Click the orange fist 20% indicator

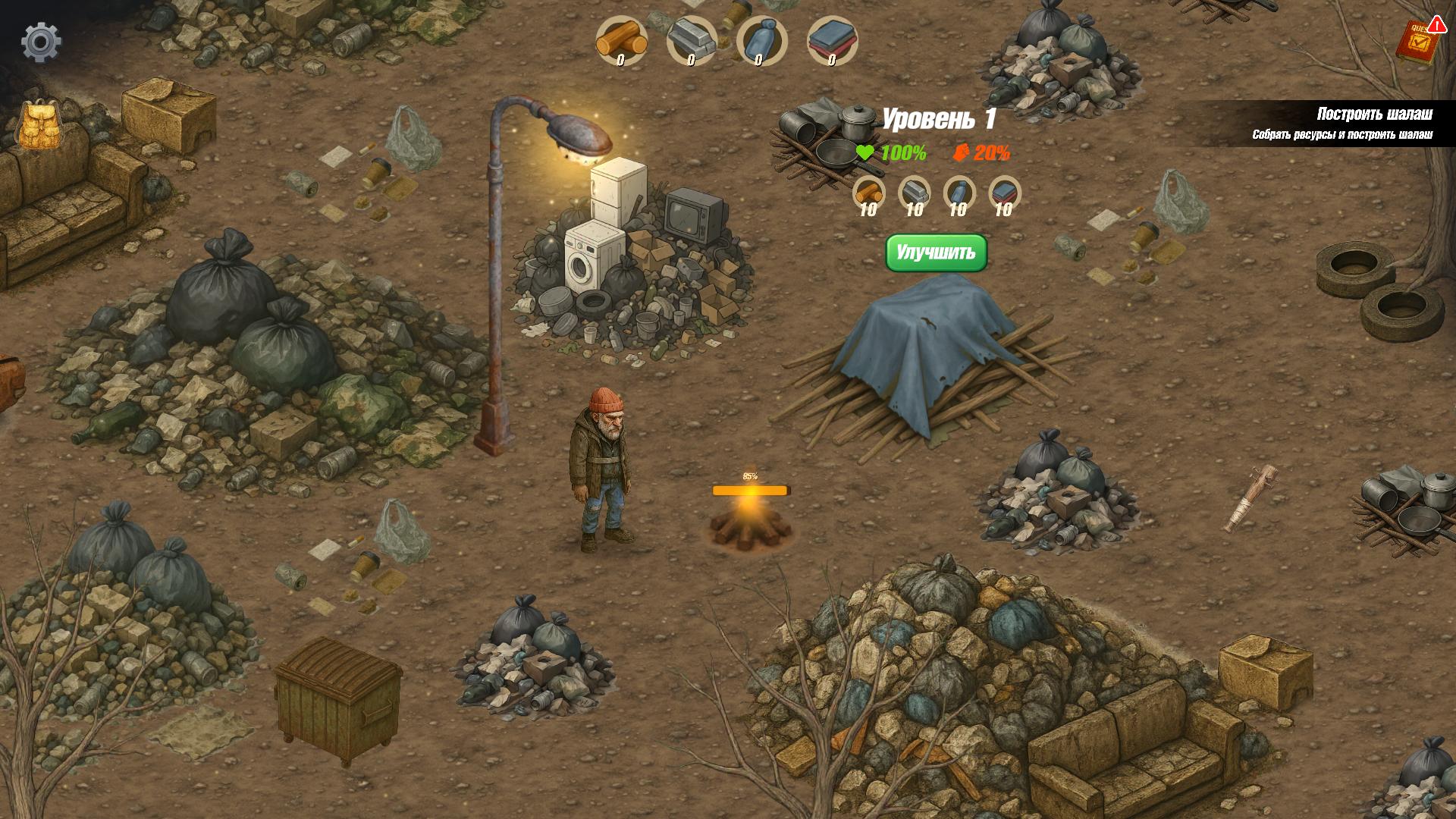click(x=983, y=152)
